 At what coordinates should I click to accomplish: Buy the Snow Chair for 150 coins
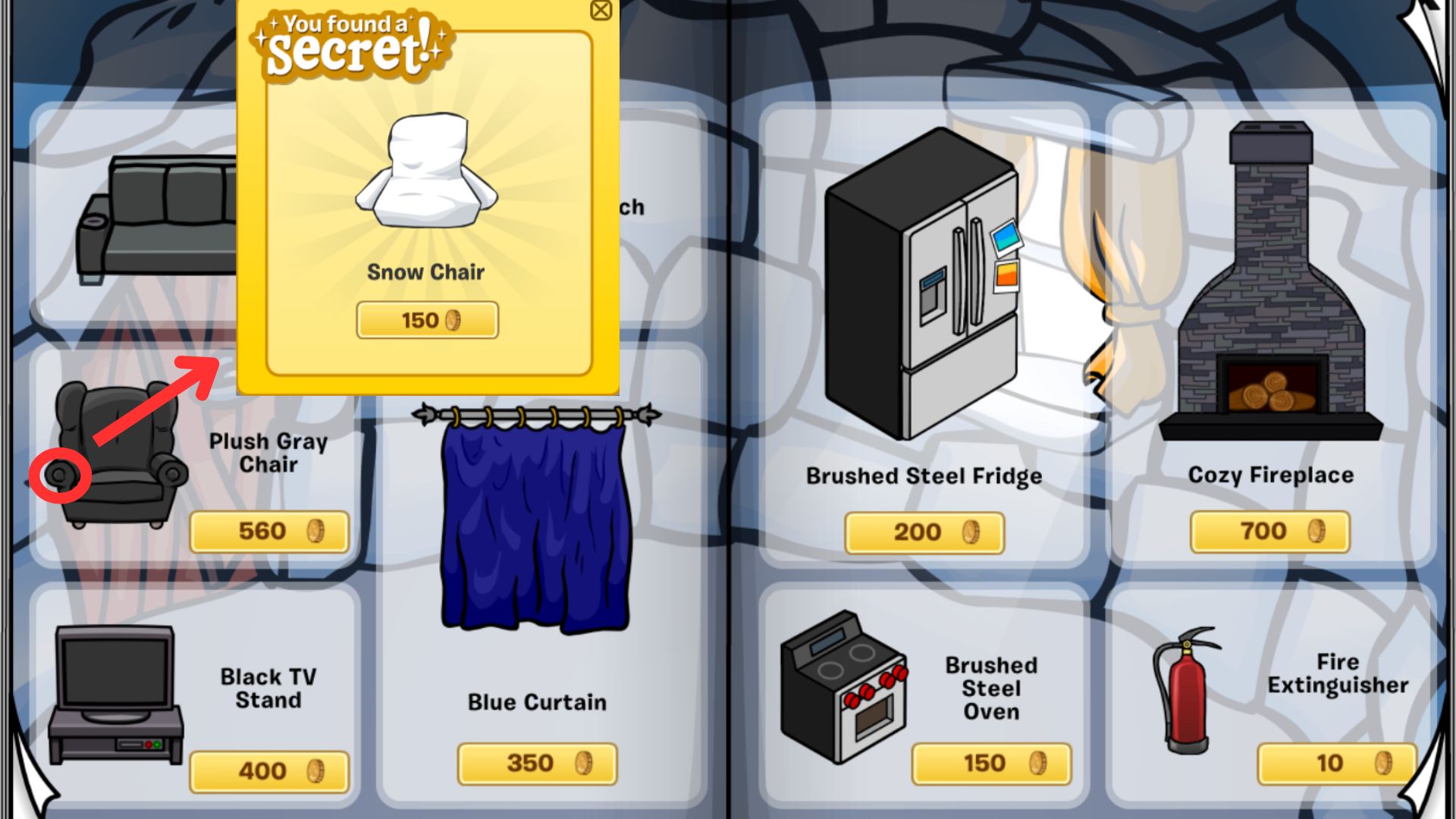point(427,320)
